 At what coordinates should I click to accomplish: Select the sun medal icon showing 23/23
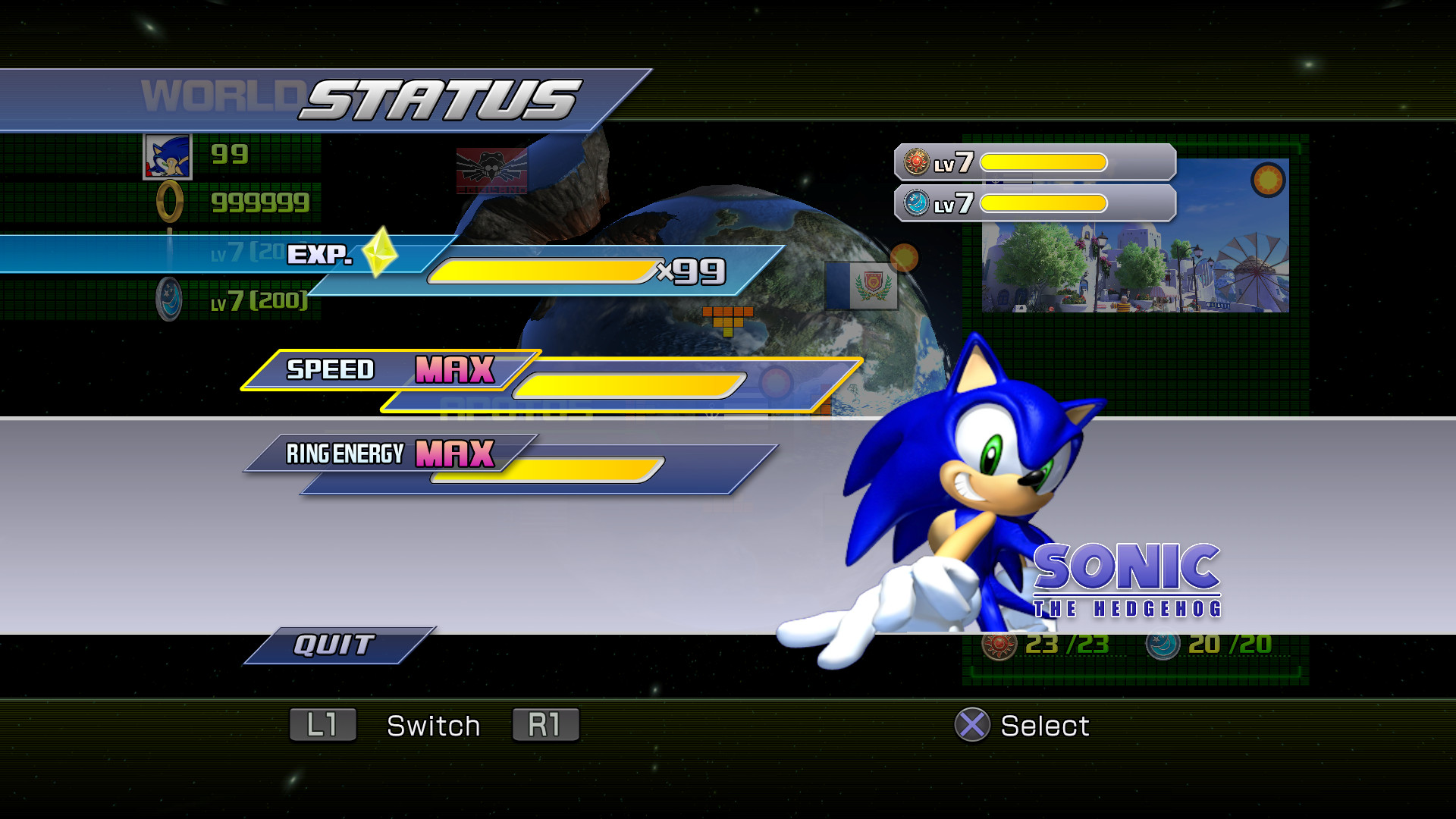998,646
